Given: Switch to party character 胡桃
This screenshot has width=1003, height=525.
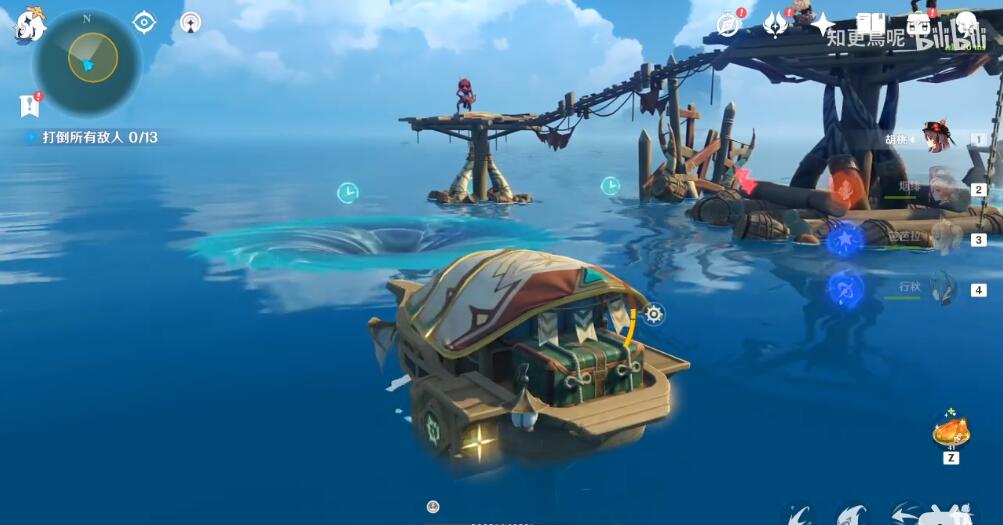Looking at the screenshot, I should 939,138.
